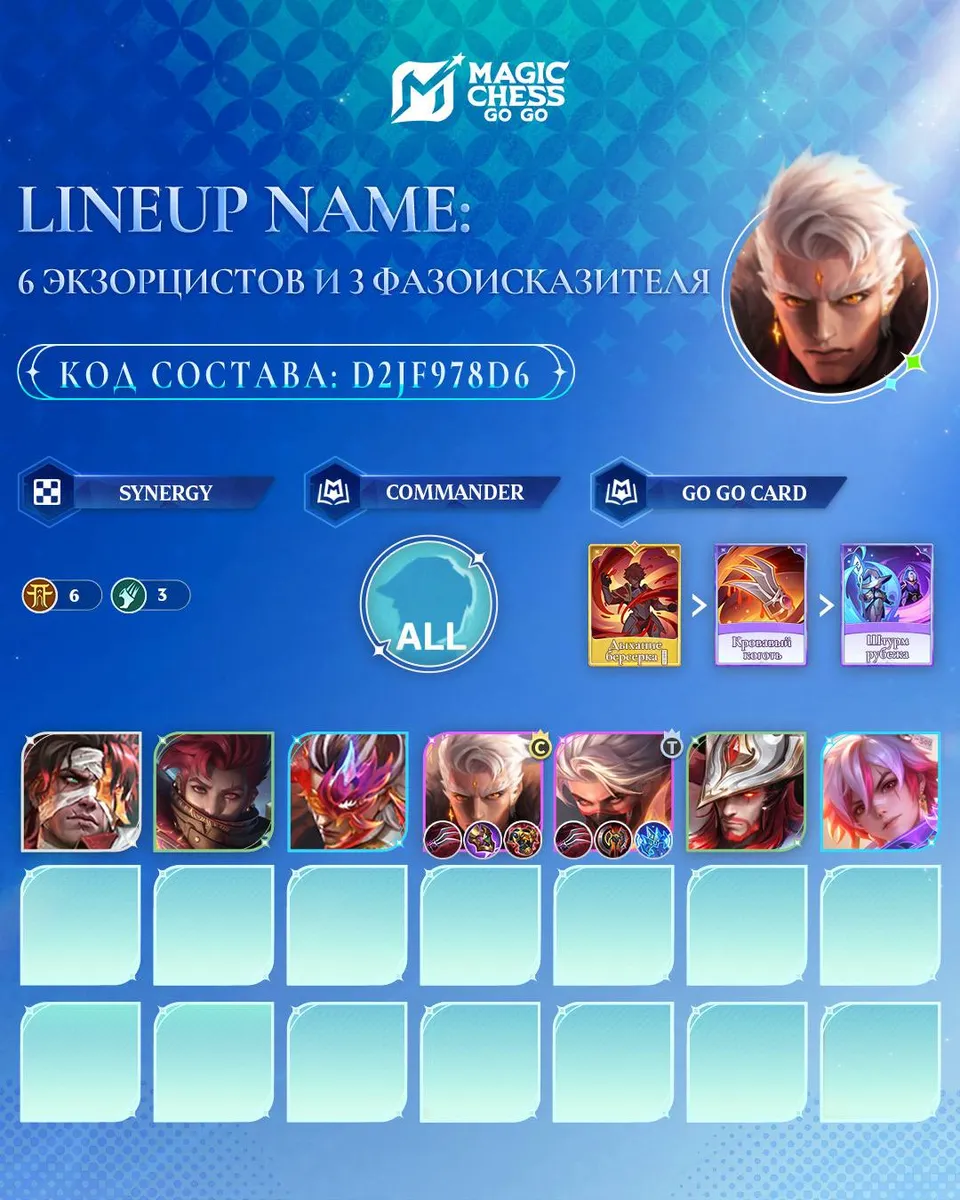The image size is (960, 1200).
Task: Click the ALL commander circle
Action: point(428,606)
